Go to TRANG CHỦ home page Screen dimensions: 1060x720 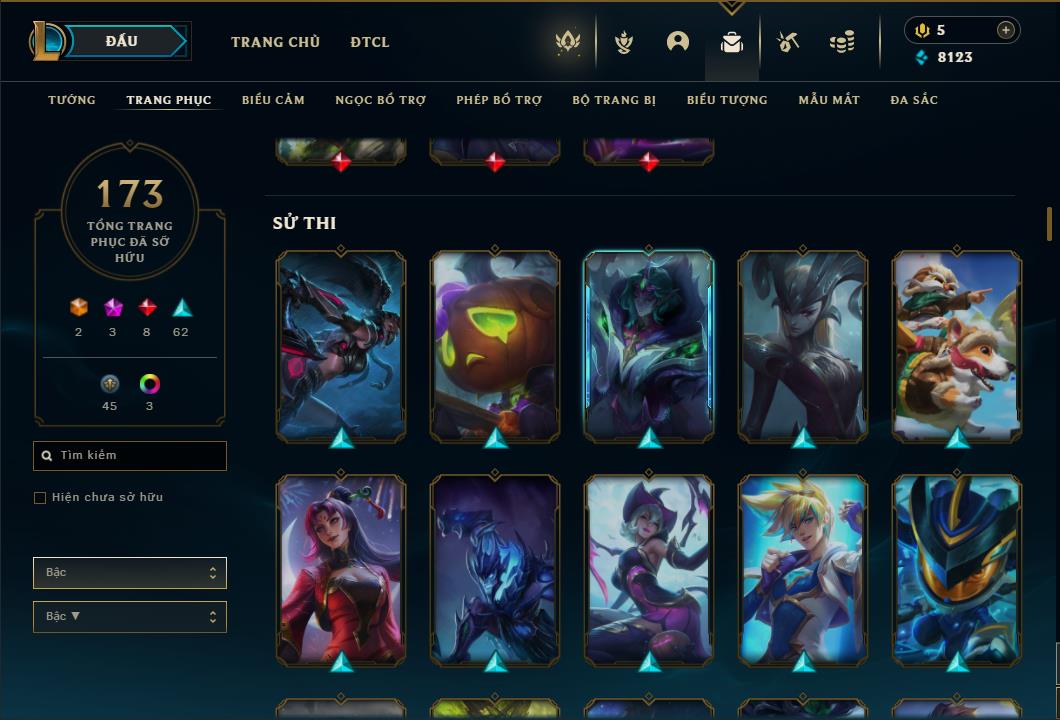pos(275,42)
